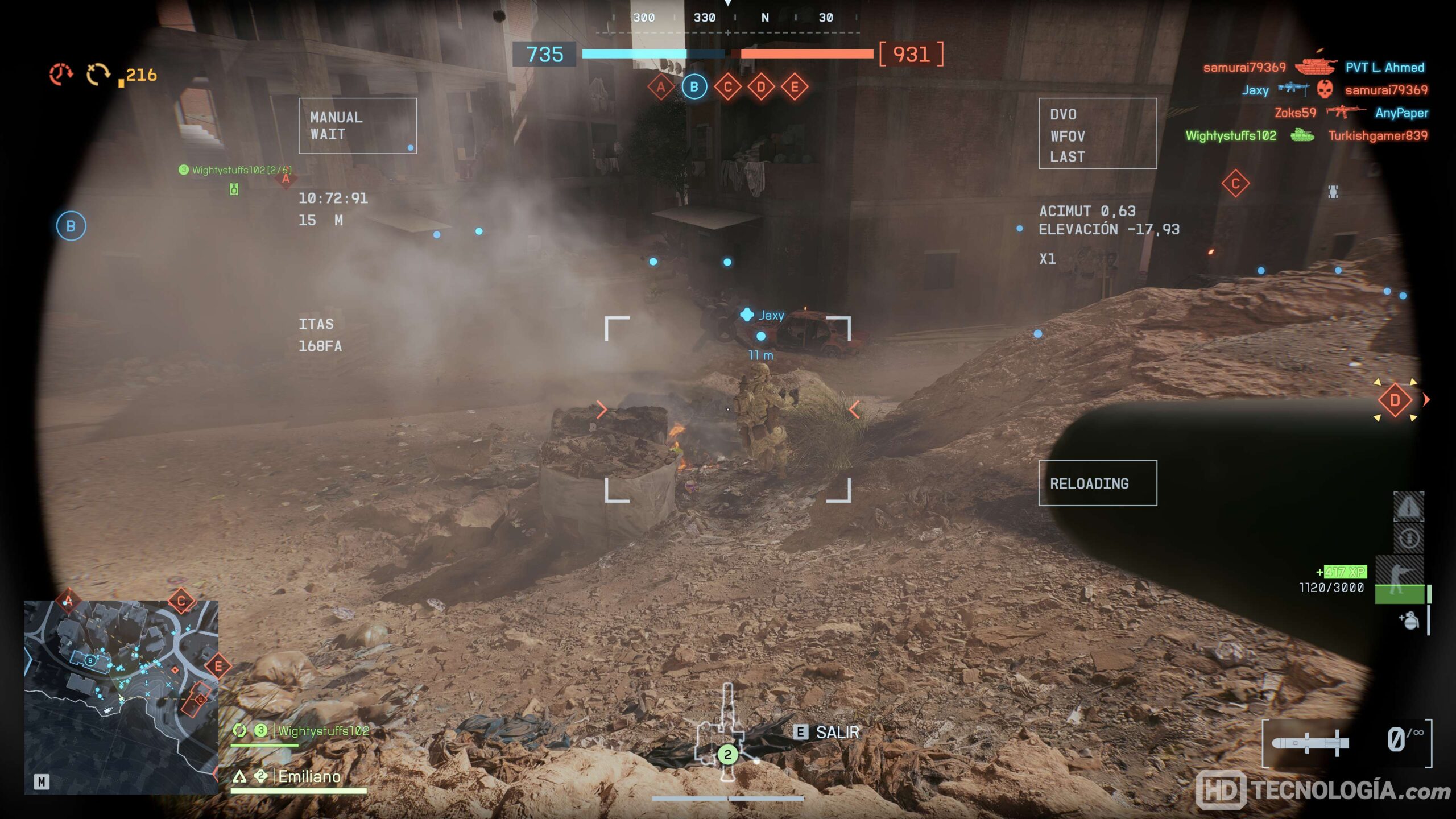Image resolution: width=1456 pixels, height=819 pixels.
Task: Click the missile weapon icon
Action: point(1310,743)
